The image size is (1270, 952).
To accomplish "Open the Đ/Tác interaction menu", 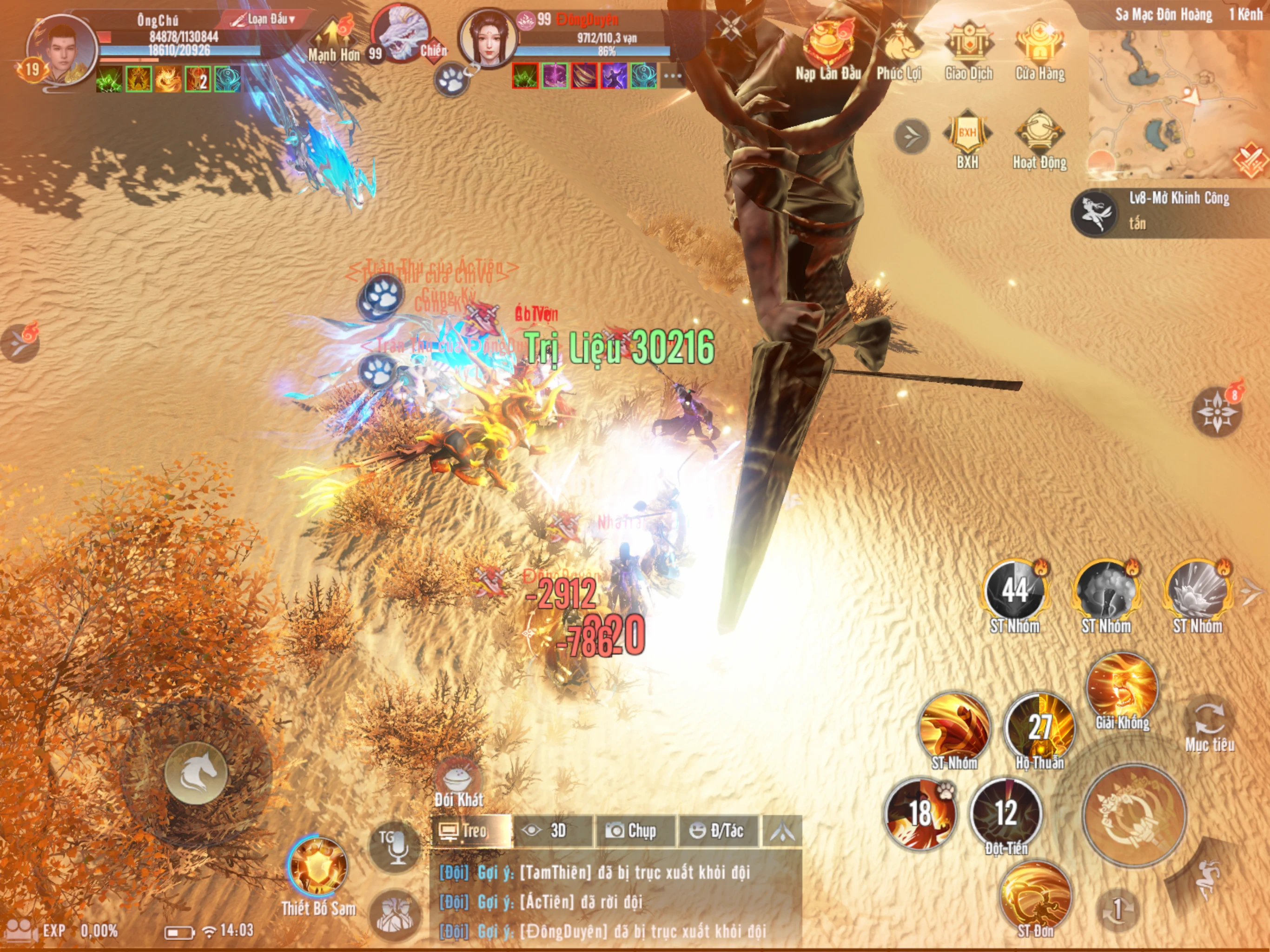I will [x=718, y=831].
